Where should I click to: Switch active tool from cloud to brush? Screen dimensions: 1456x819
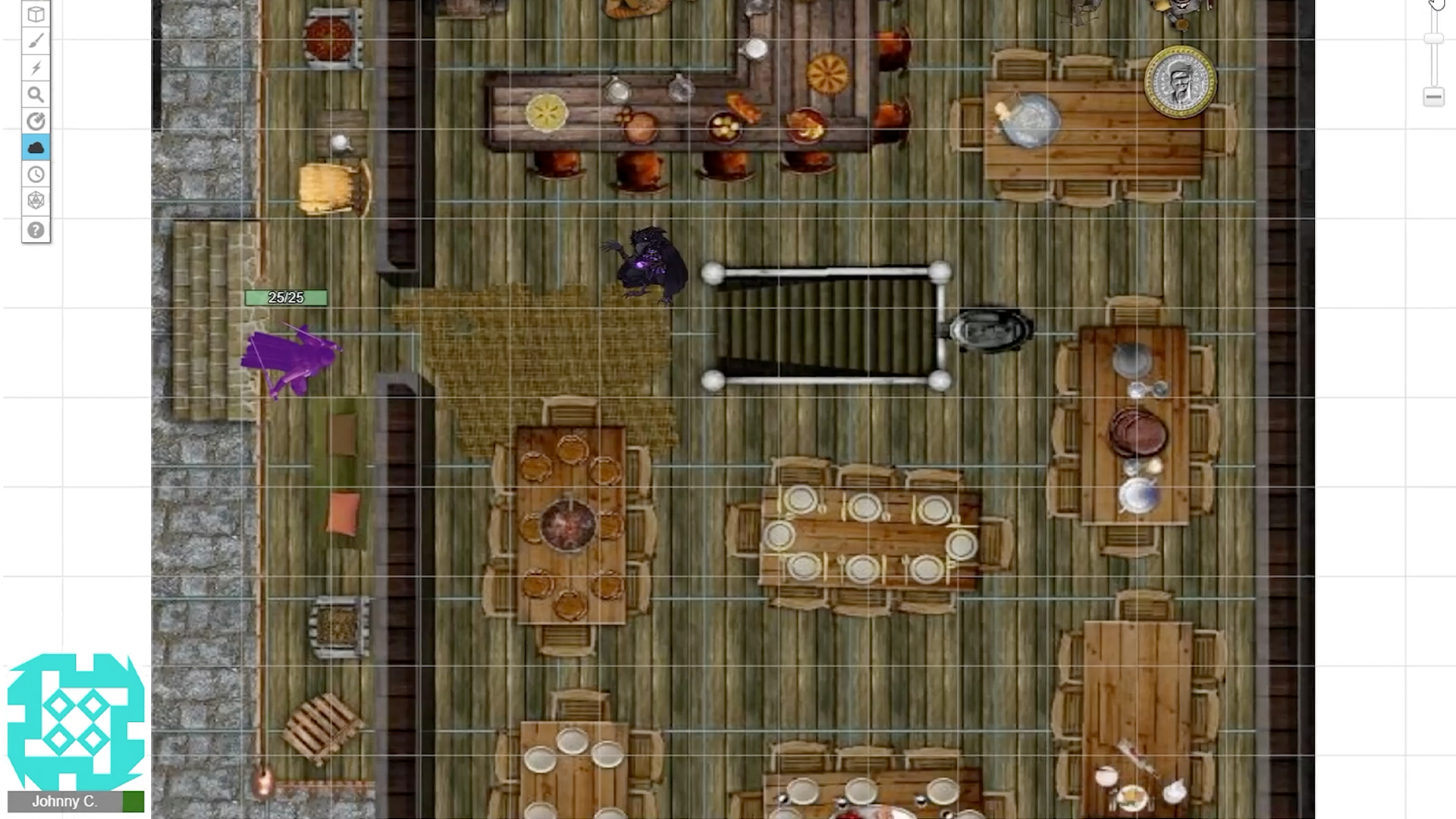(x=36, y=41)
